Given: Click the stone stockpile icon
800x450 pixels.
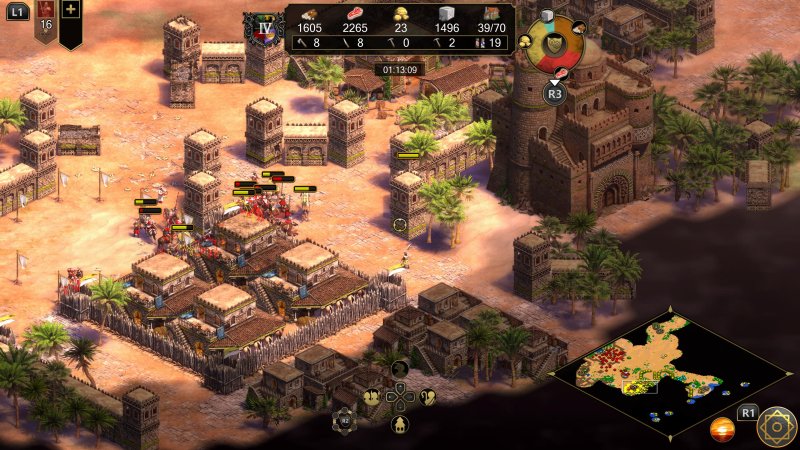Looking at the screenshot, I should tap(448, 12).
